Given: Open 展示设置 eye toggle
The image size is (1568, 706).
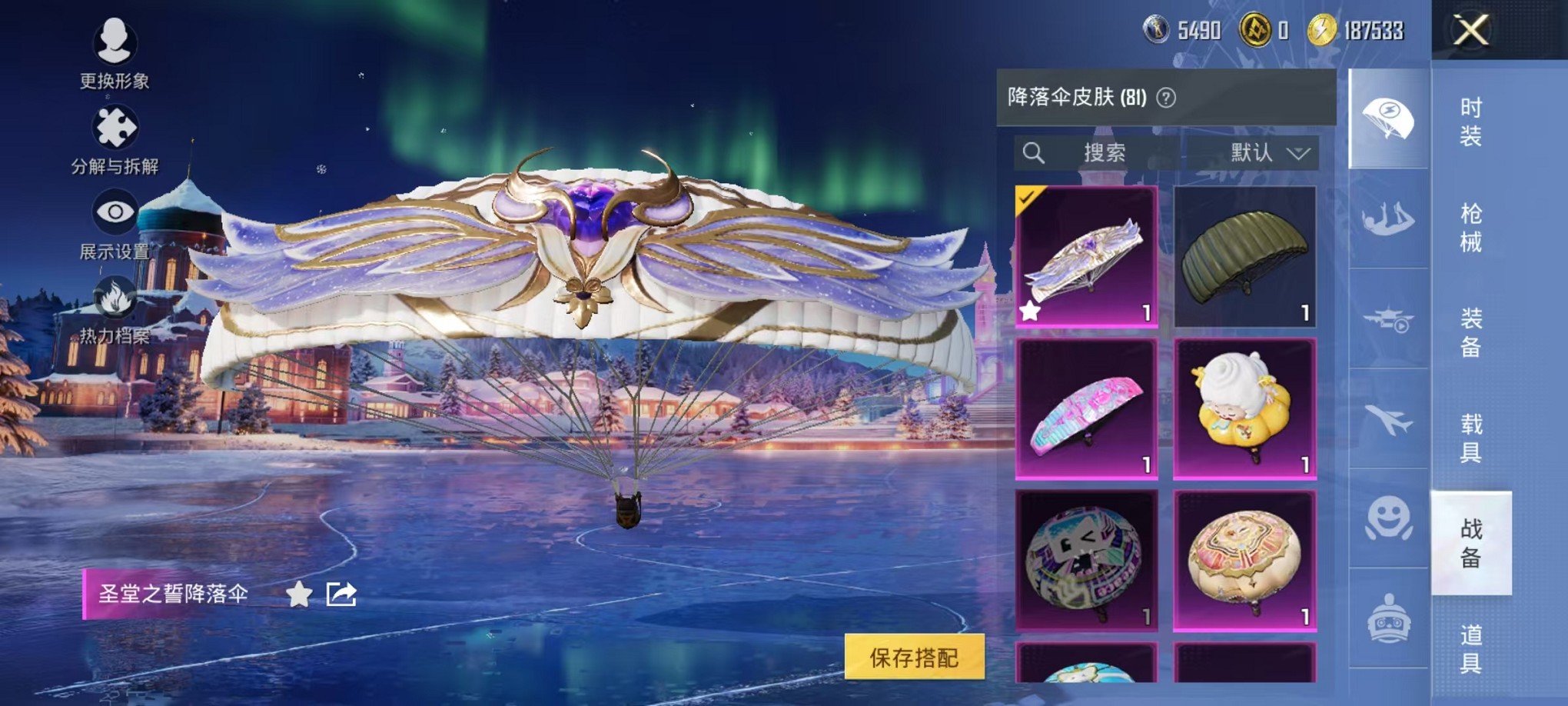Looking at the screenshot, I should click(114, 211).
